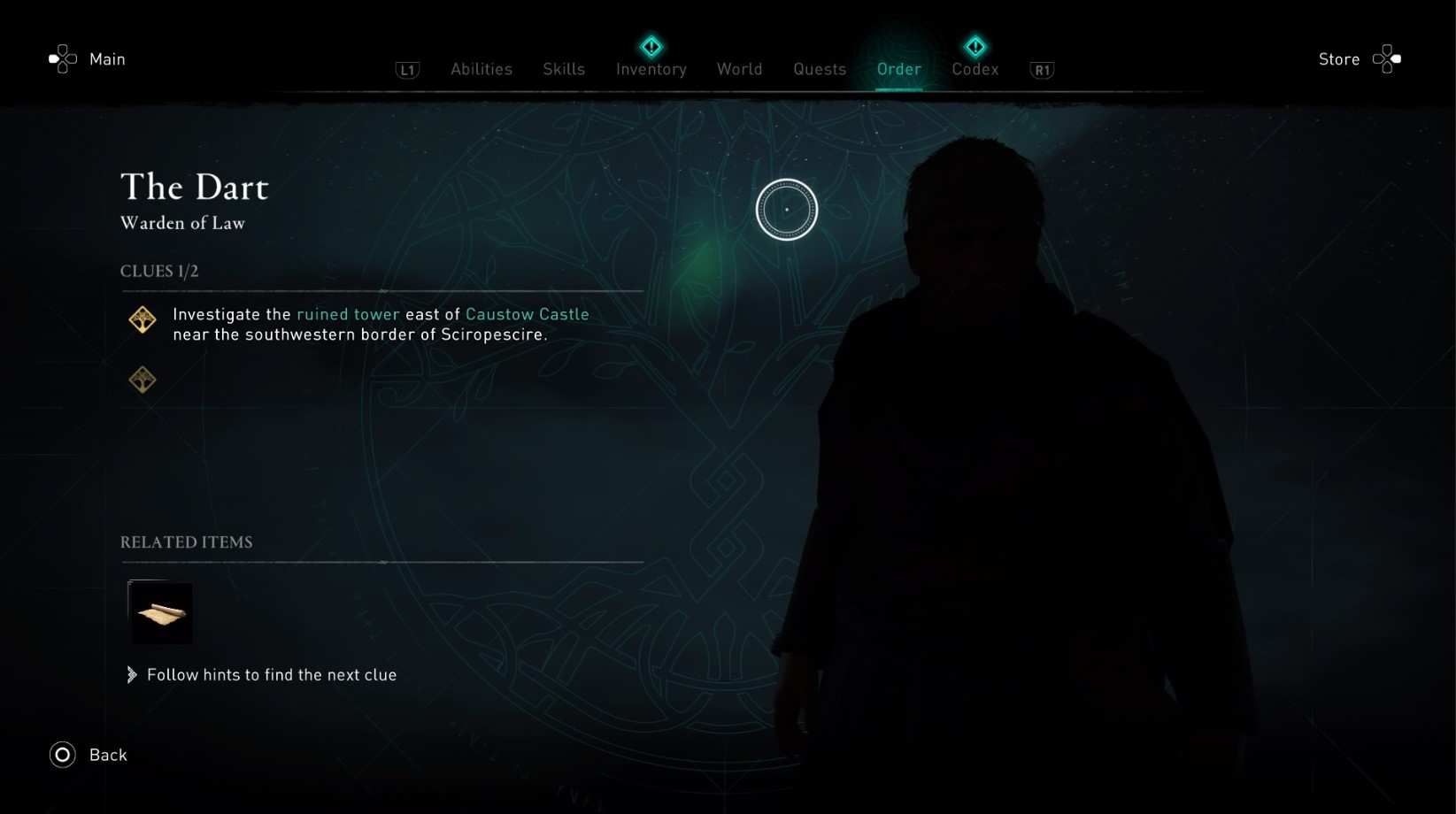Click the notification diamond above Inventory

pos(651,44)
